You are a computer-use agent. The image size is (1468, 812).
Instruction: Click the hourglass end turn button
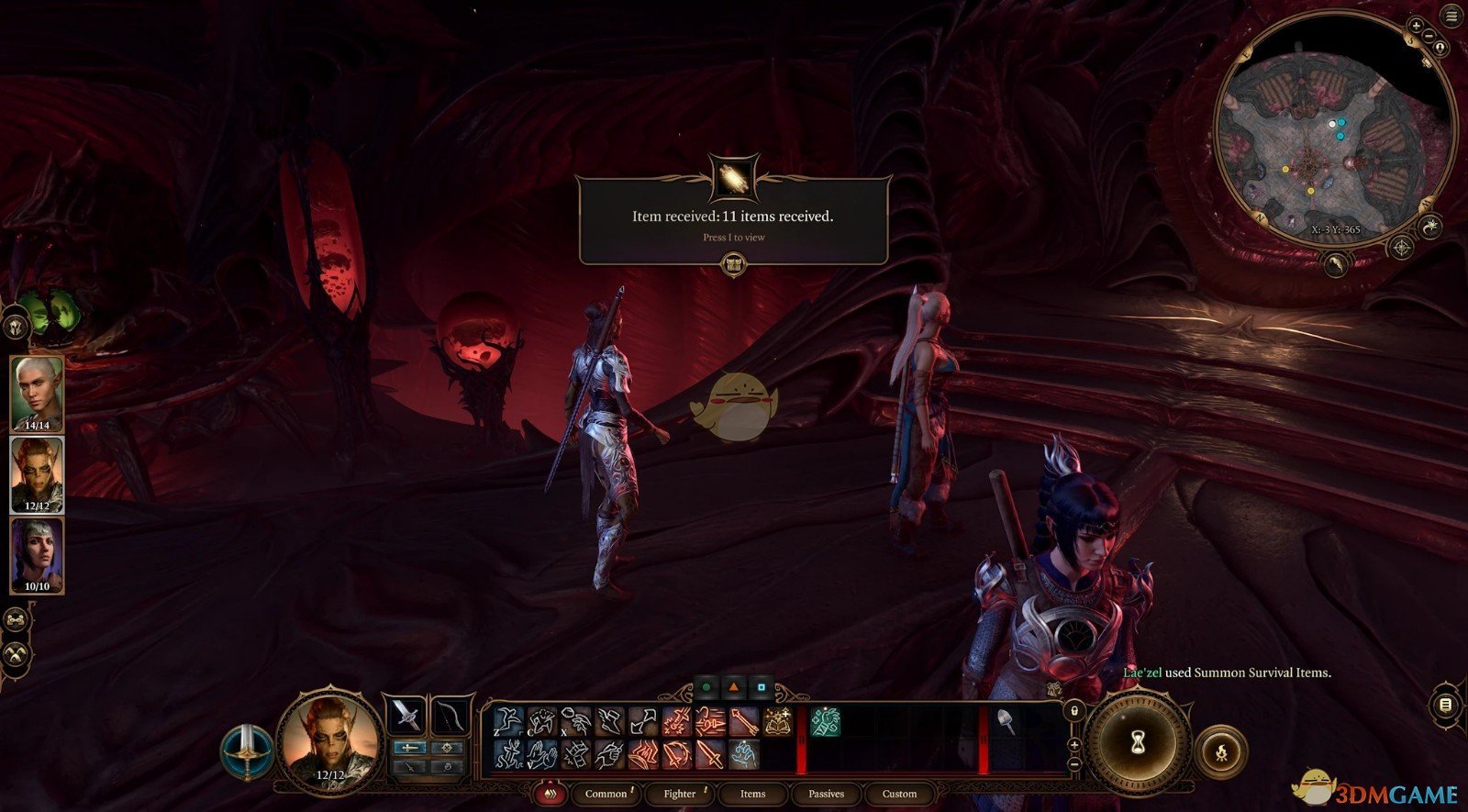coord(1138,739)
